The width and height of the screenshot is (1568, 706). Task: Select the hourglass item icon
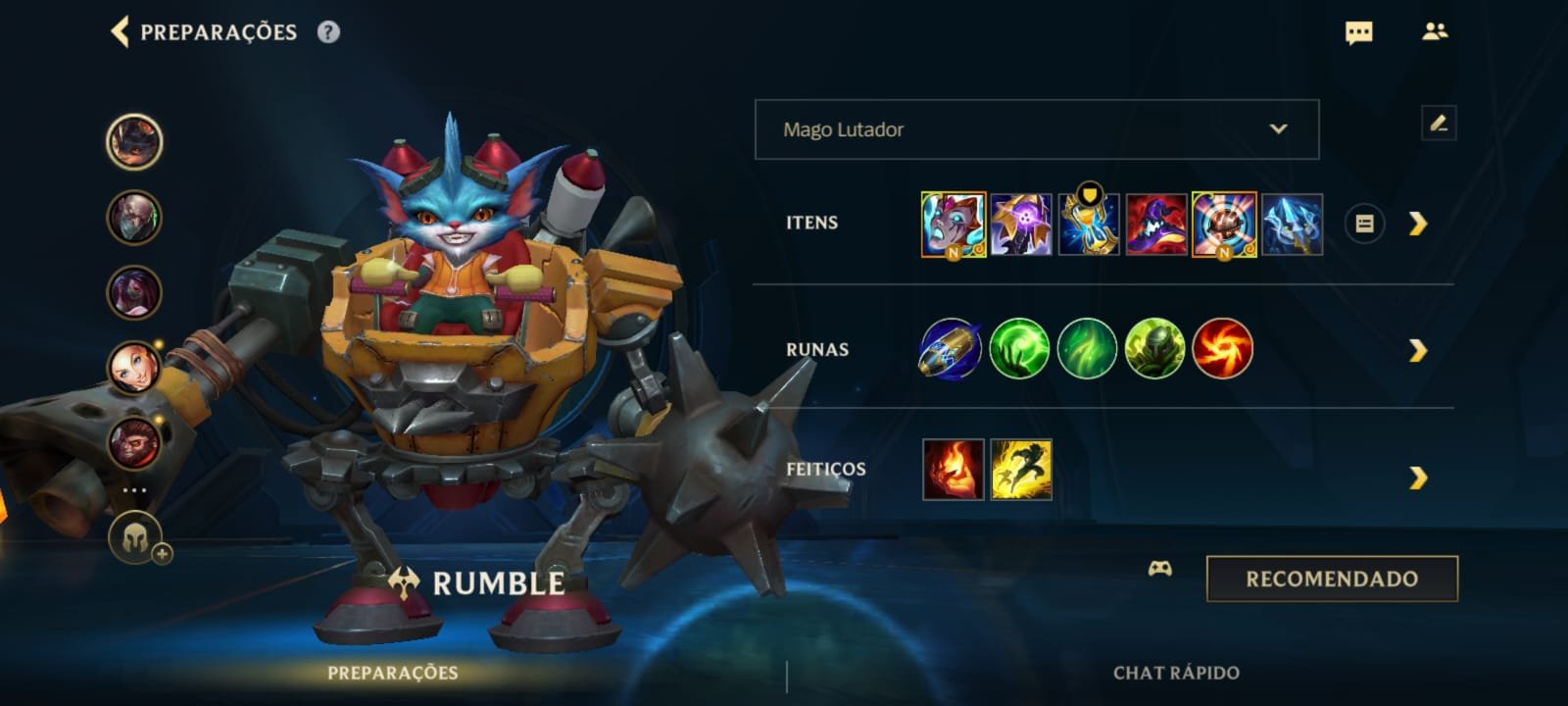[x=1089, y=225]
